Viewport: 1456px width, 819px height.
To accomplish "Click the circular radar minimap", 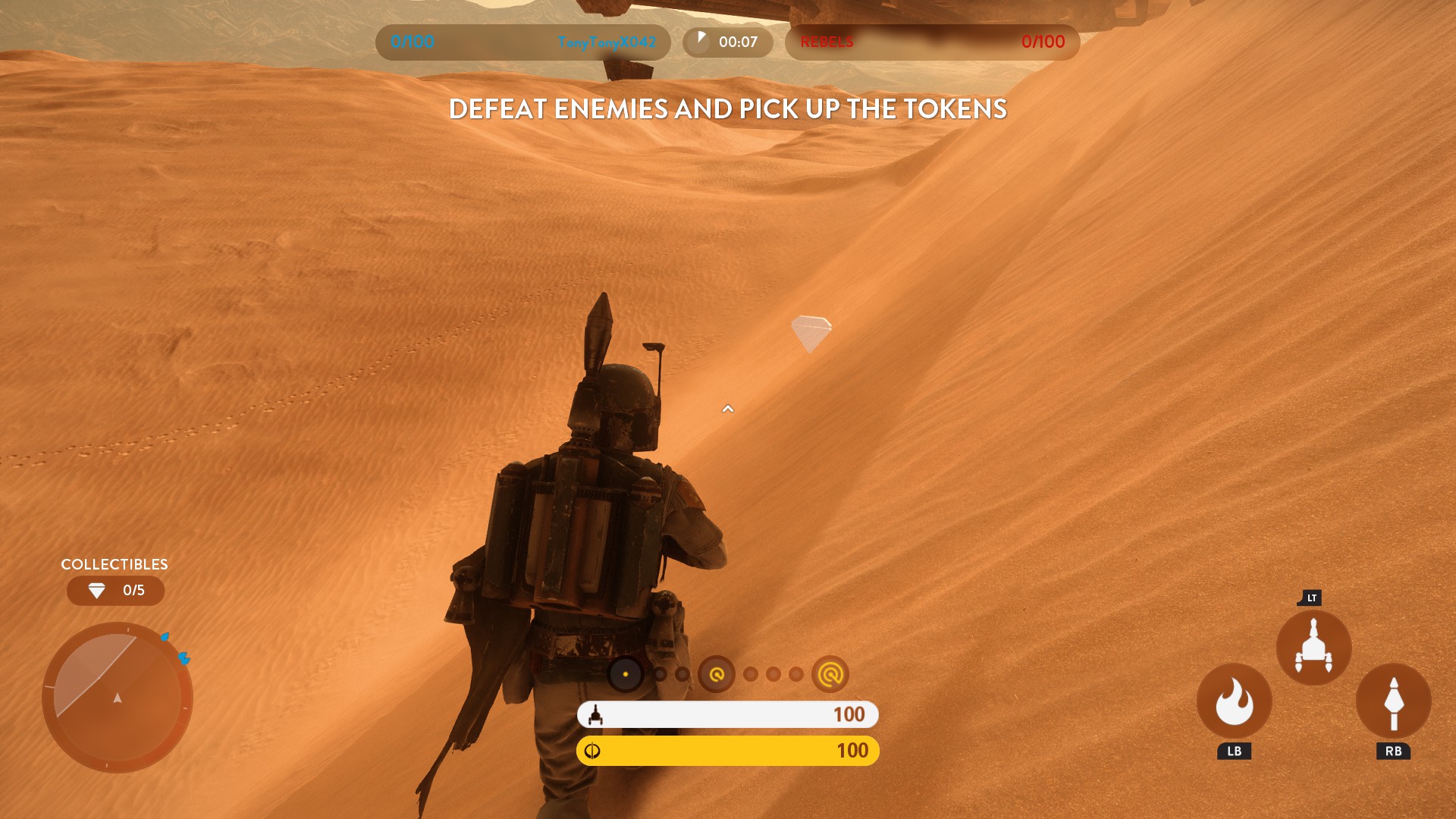I will (x=118, y=697).
